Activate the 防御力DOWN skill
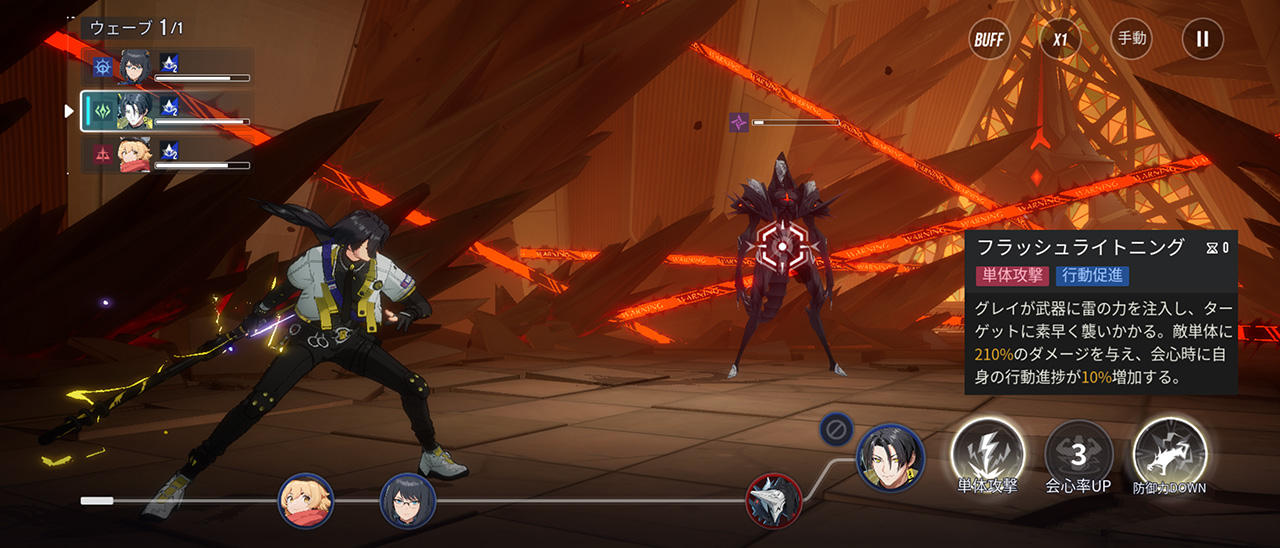The width and height of the screenshot is (1280, 548). 1169,453
